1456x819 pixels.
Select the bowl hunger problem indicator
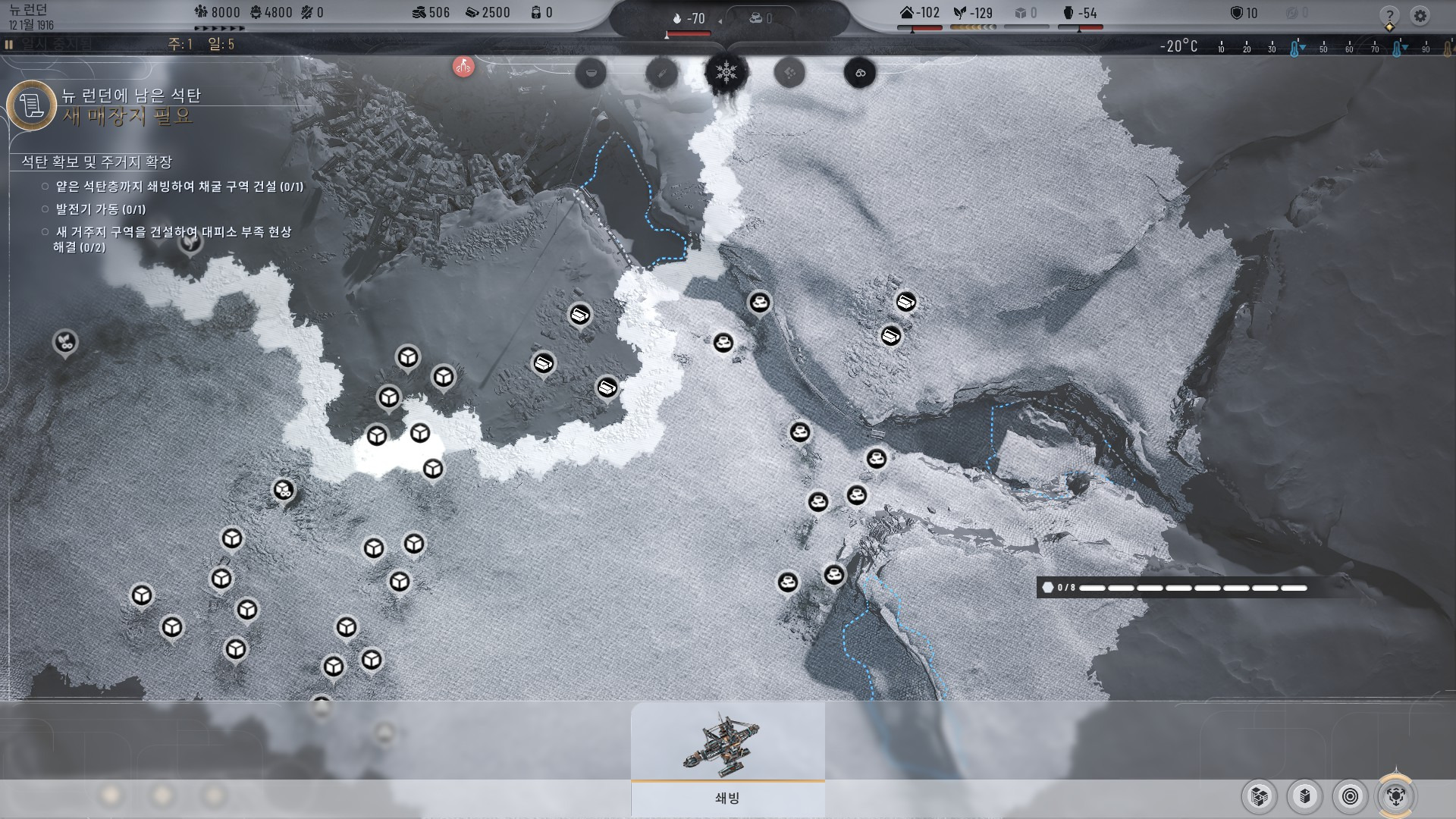point(591,73)
